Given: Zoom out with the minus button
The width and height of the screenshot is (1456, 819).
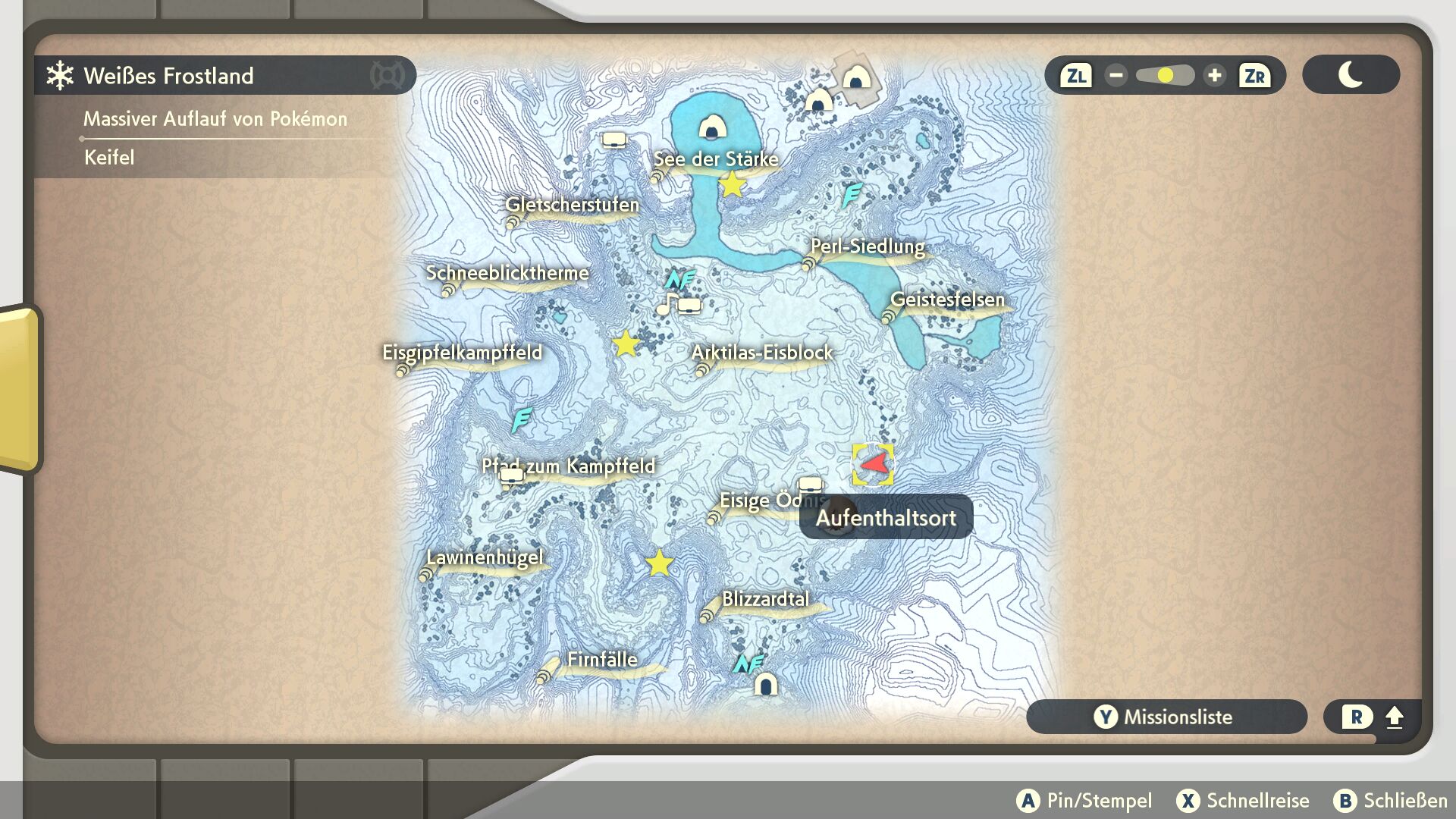Looking at the screenshot, I should (1116, 76).
